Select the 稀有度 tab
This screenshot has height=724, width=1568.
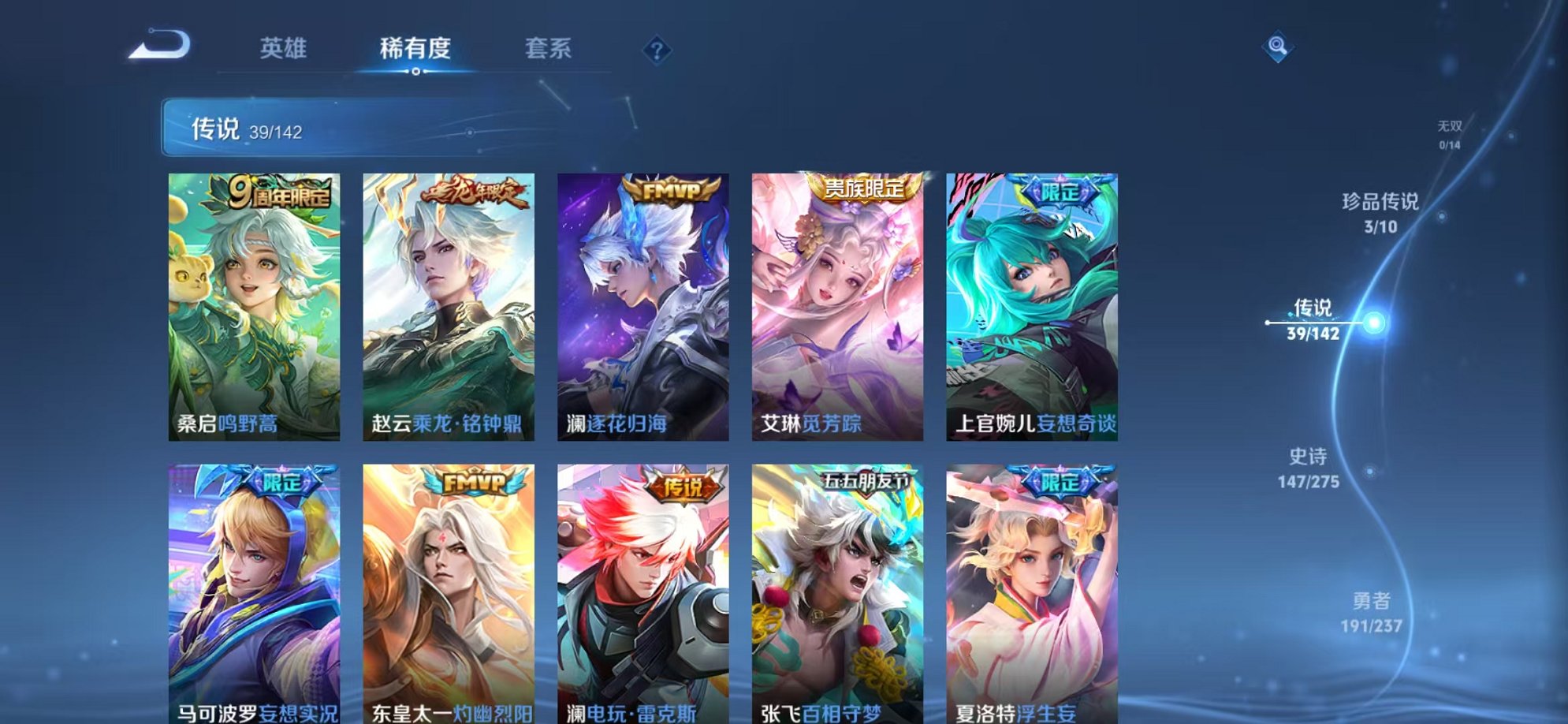click(x=415, y=49)
